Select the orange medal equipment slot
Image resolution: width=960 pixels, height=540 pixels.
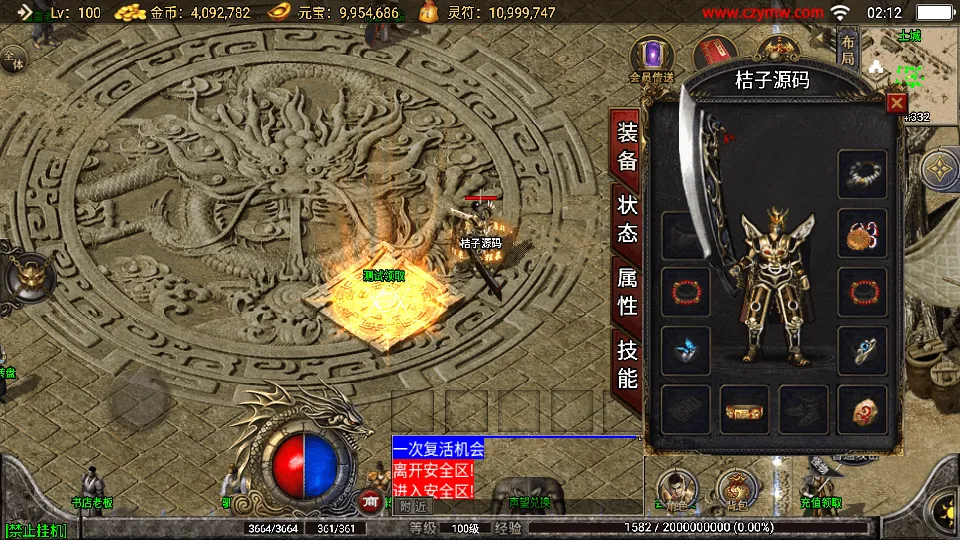pos(862,234)
